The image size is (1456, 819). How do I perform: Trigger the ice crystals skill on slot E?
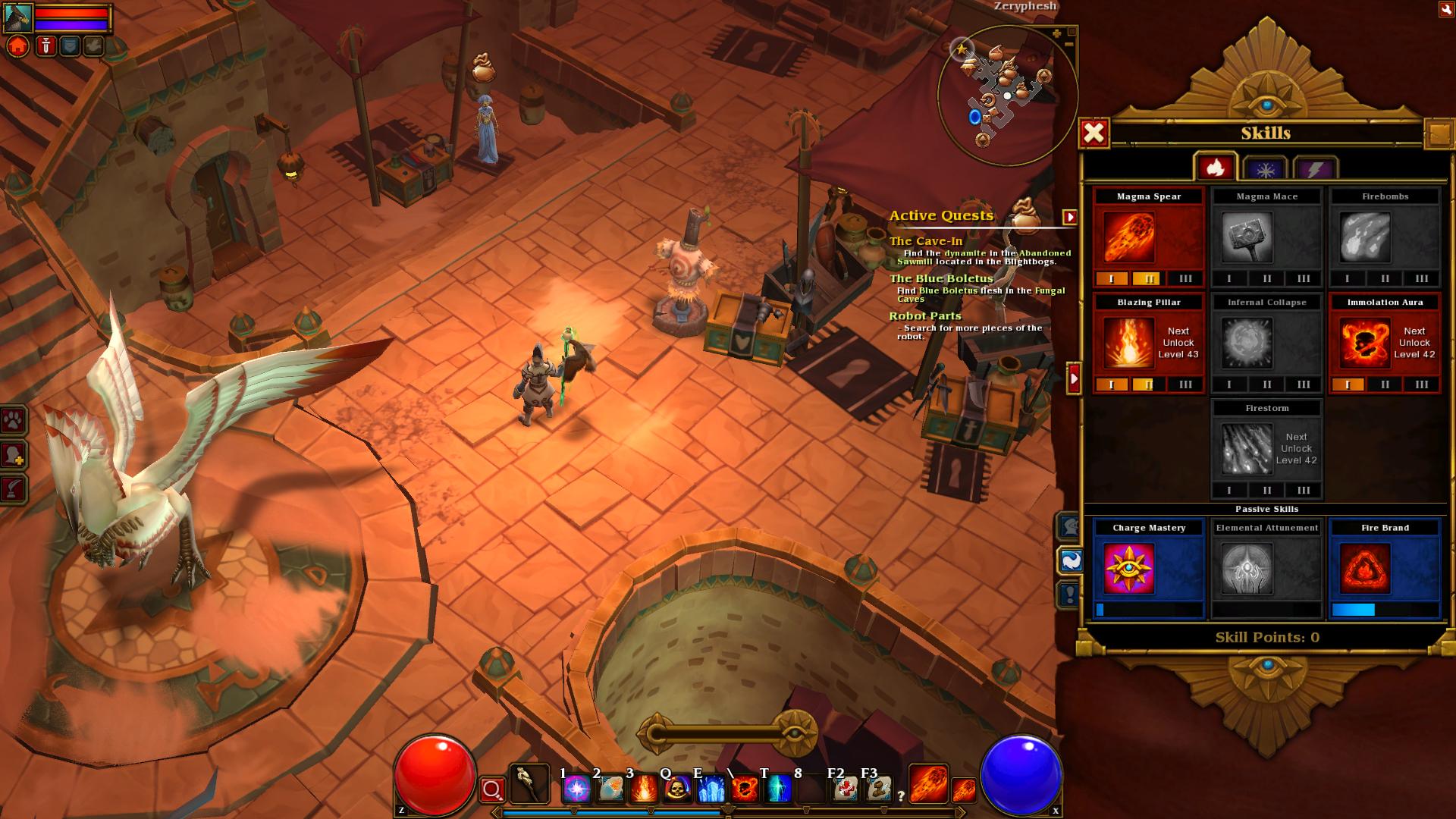(x=711, y=789)
